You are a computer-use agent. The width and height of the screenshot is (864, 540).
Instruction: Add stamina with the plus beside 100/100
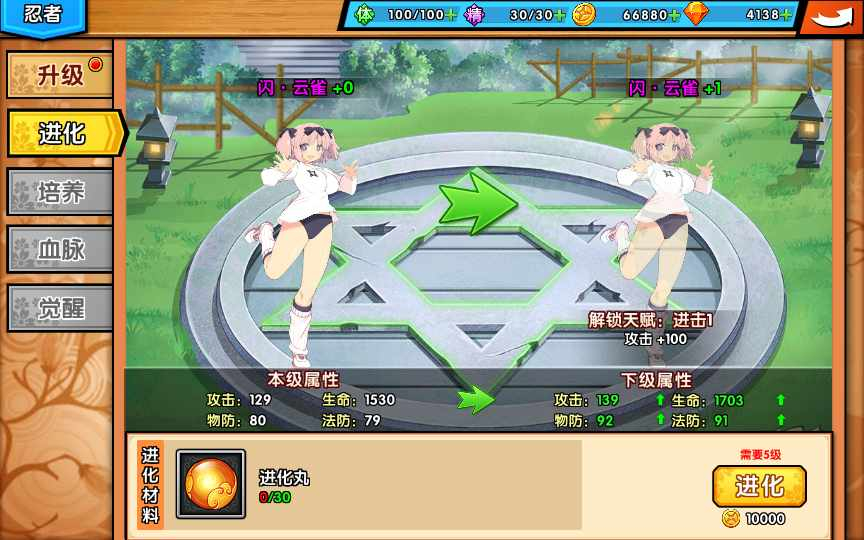coord(451,15)
